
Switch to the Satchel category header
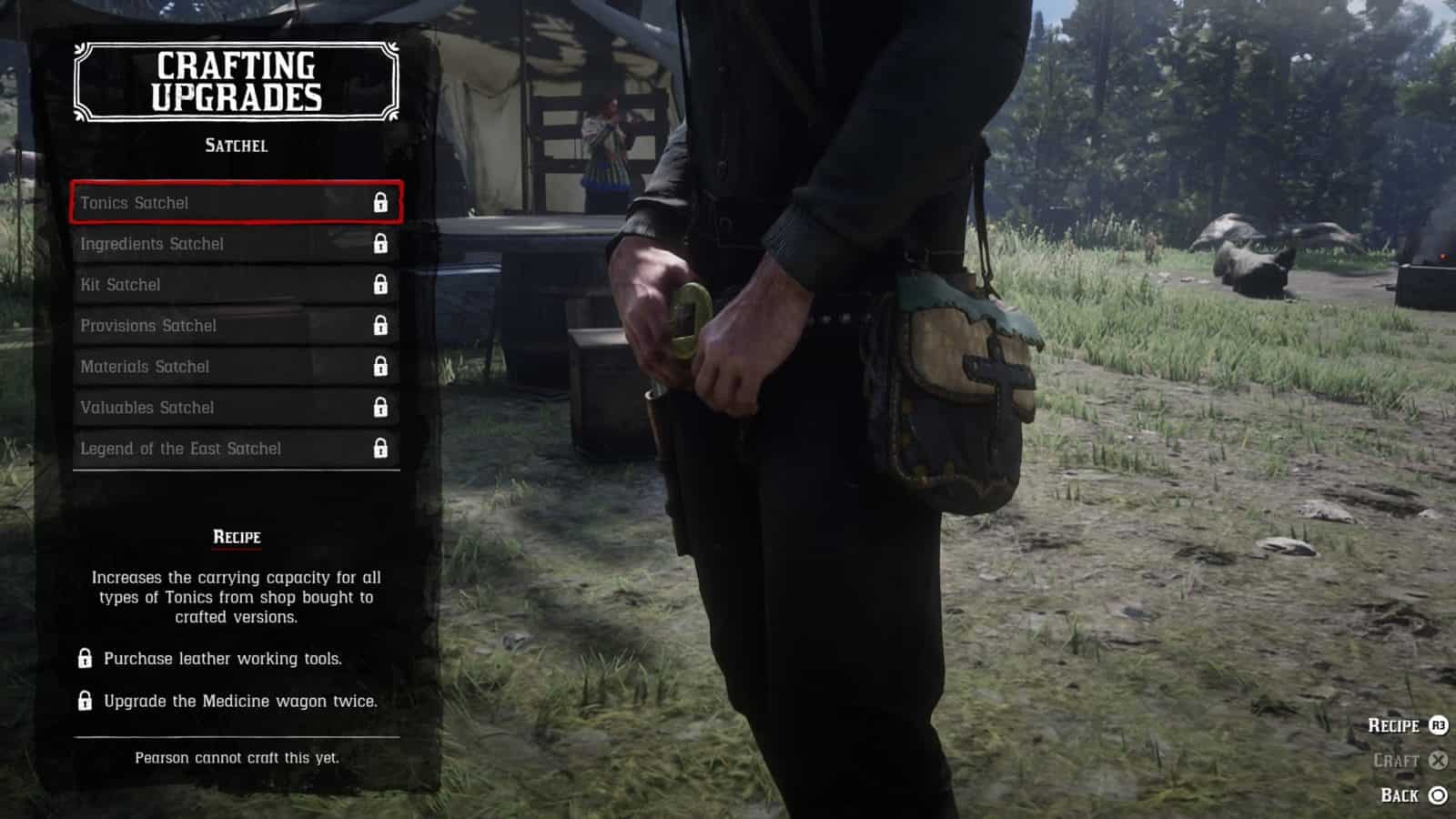pyautogui.click(x=234, y=145)
